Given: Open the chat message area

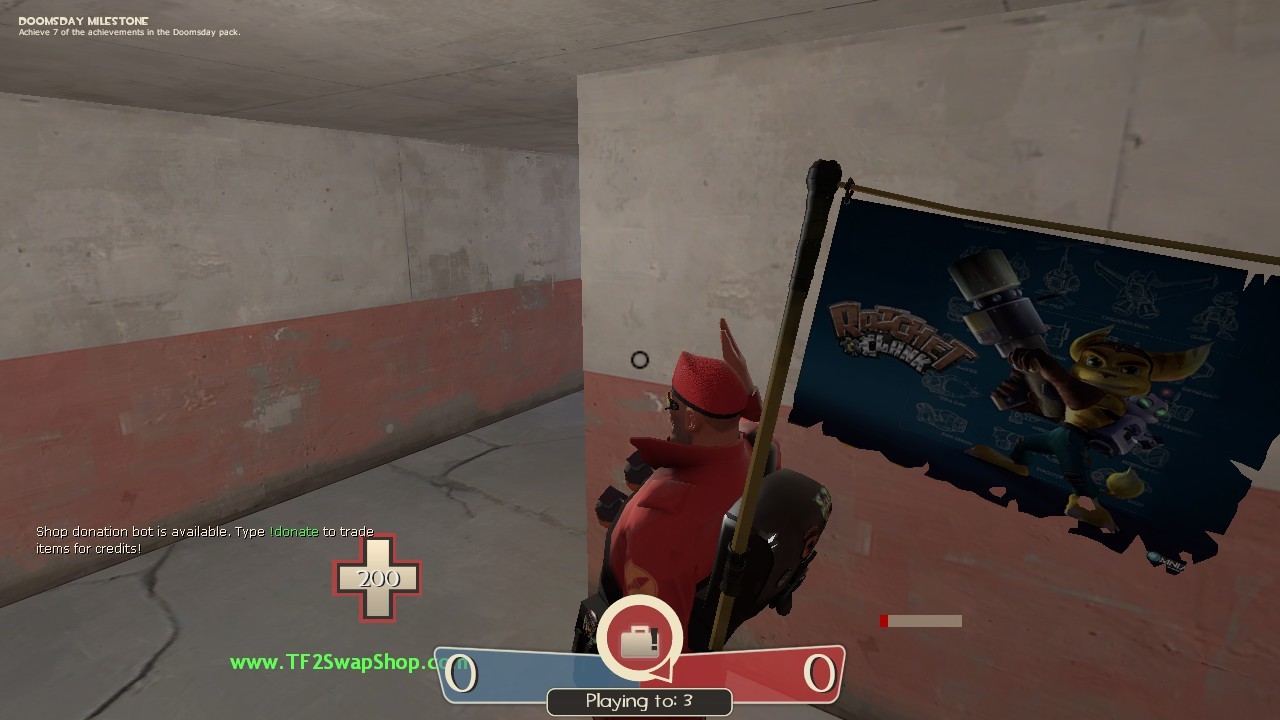Looking at the screenshot, I should coord(200,540).
